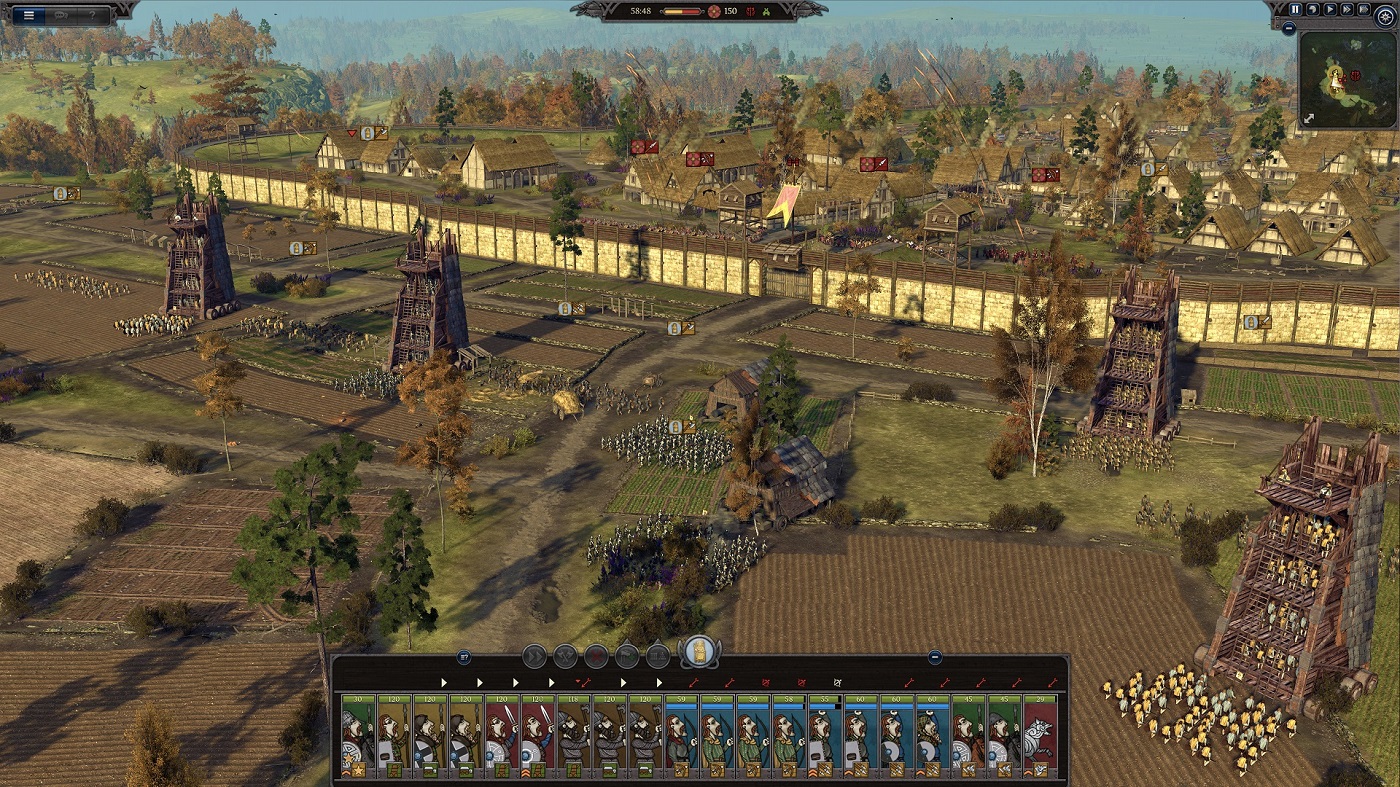Set battle to slow motion speed
Viewport: 1400px width, 787px height.
coord(1313,9)
